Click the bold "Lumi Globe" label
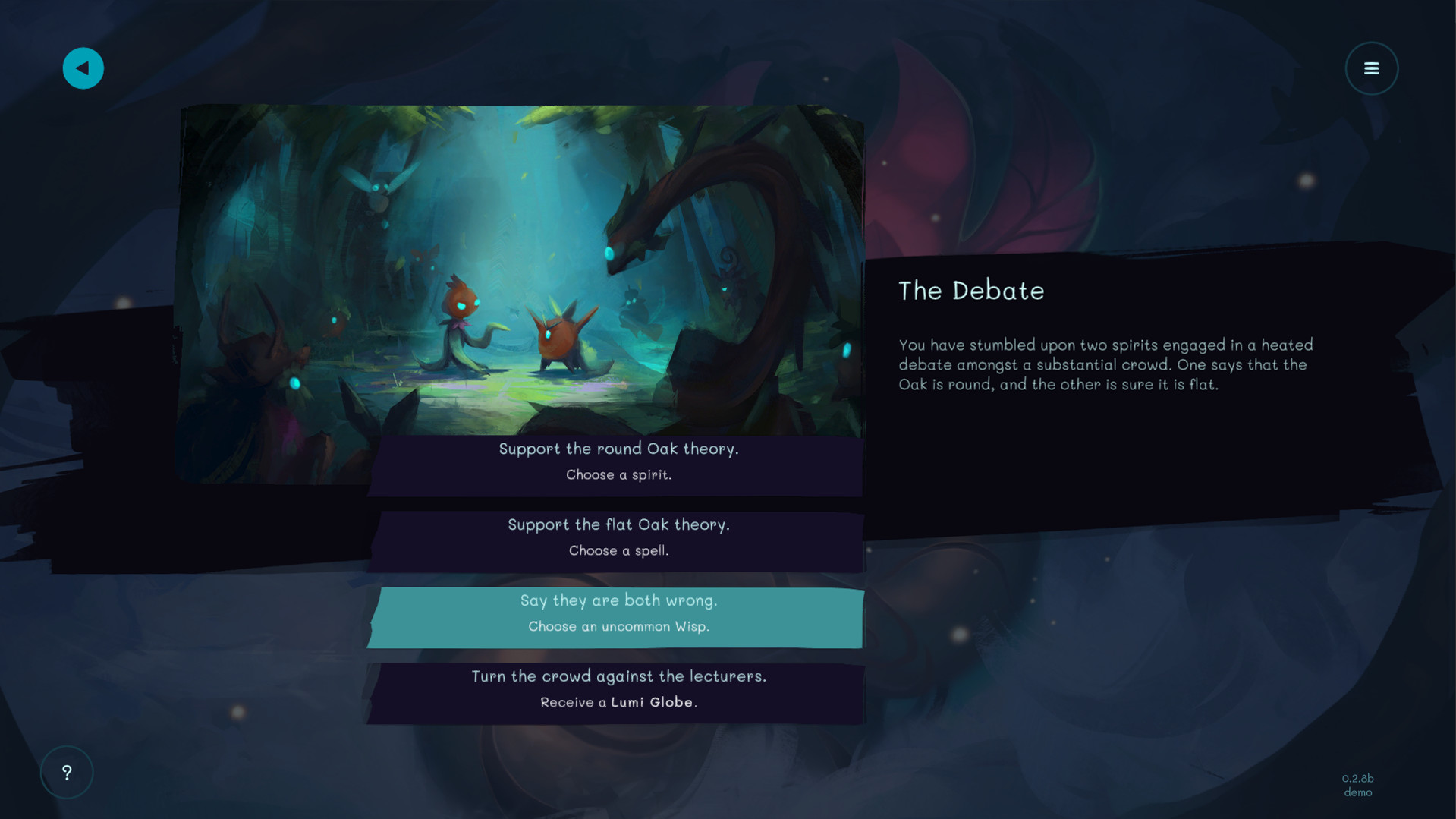 point(654,702)
